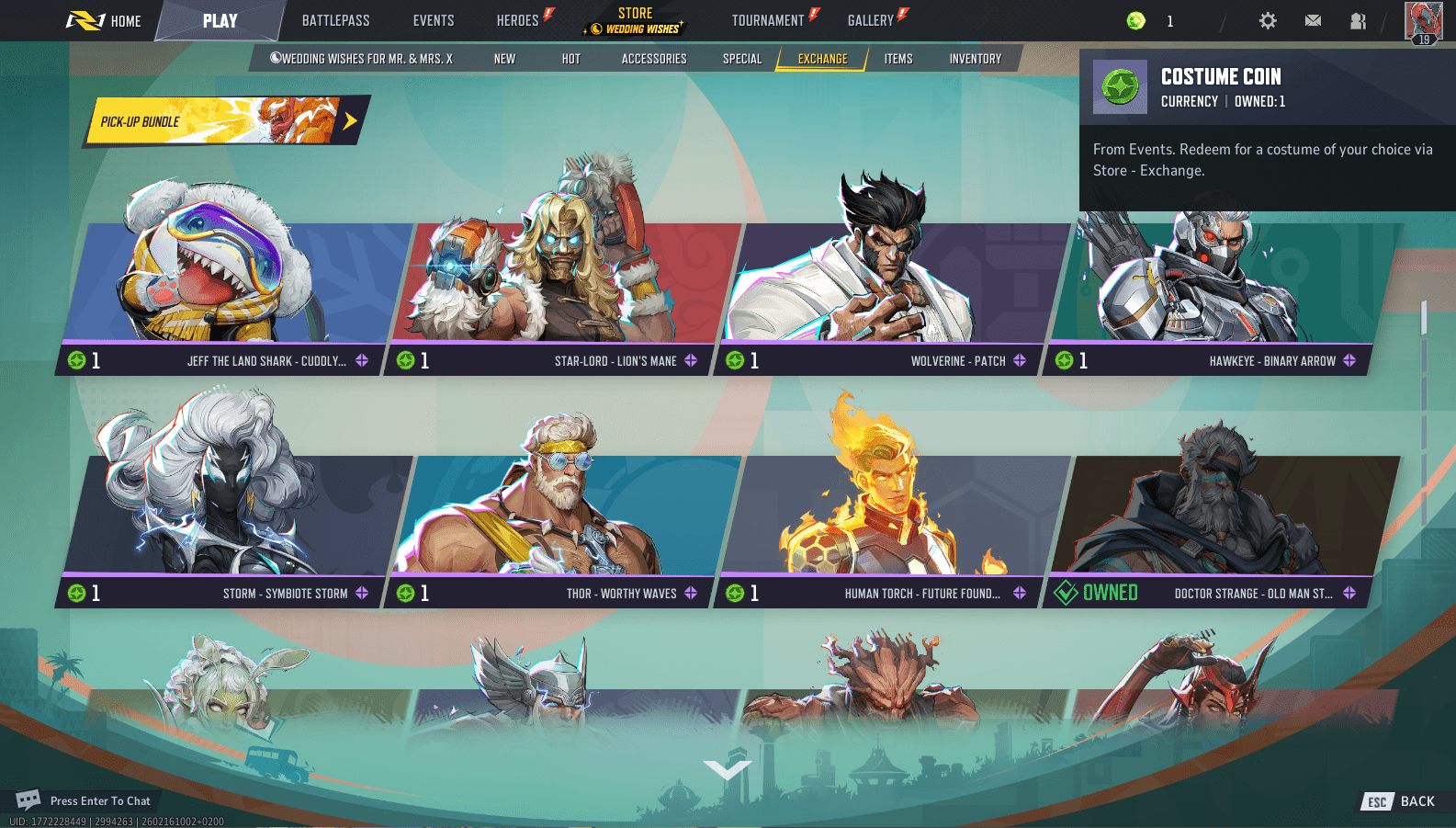Screen dimensions: 1456x828
Task: Select the Thor Worthy Waves costume
Action: [560, 519]
